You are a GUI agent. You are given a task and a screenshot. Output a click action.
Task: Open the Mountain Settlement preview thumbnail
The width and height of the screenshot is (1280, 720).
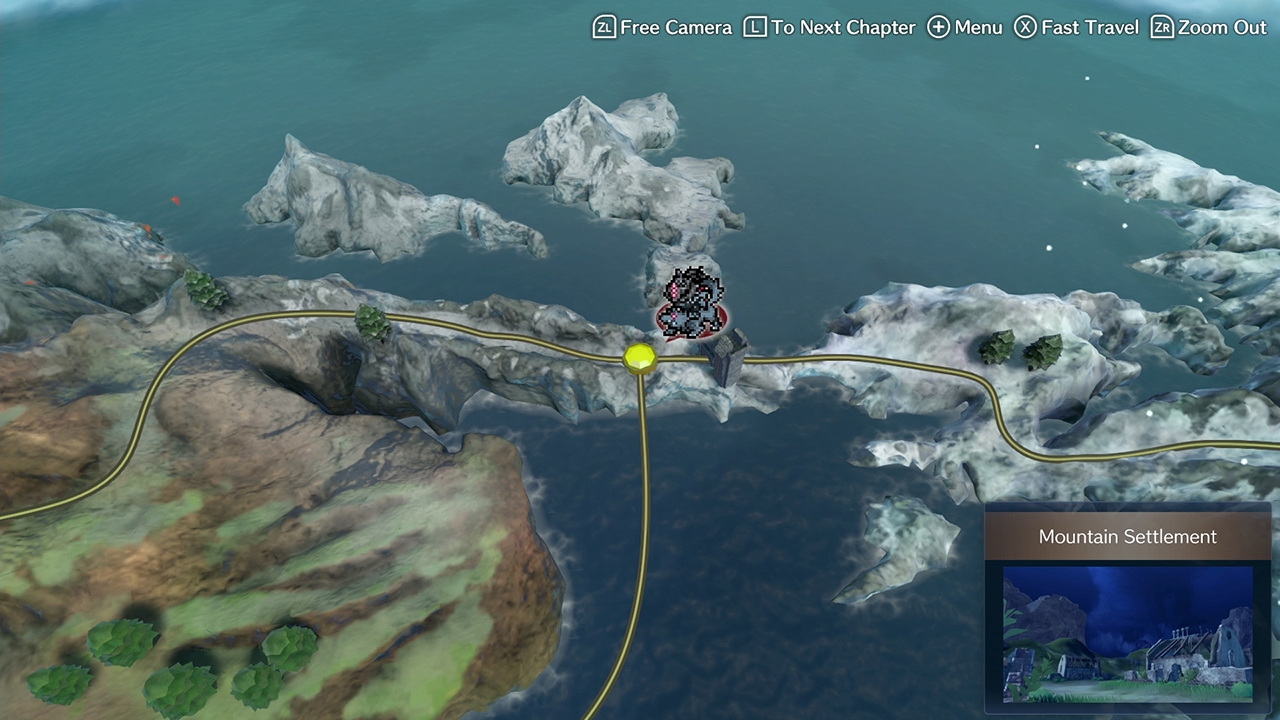tap(1127, 634)
